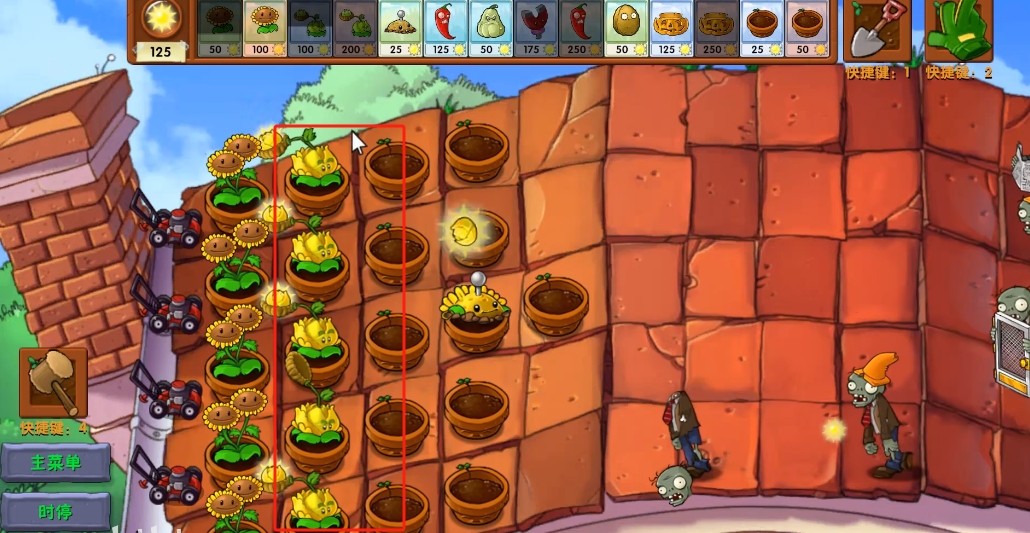The height and width of the screenshot is (533, 1030).
Task: Pick up the wooden mallet tool
Action: 53,382
